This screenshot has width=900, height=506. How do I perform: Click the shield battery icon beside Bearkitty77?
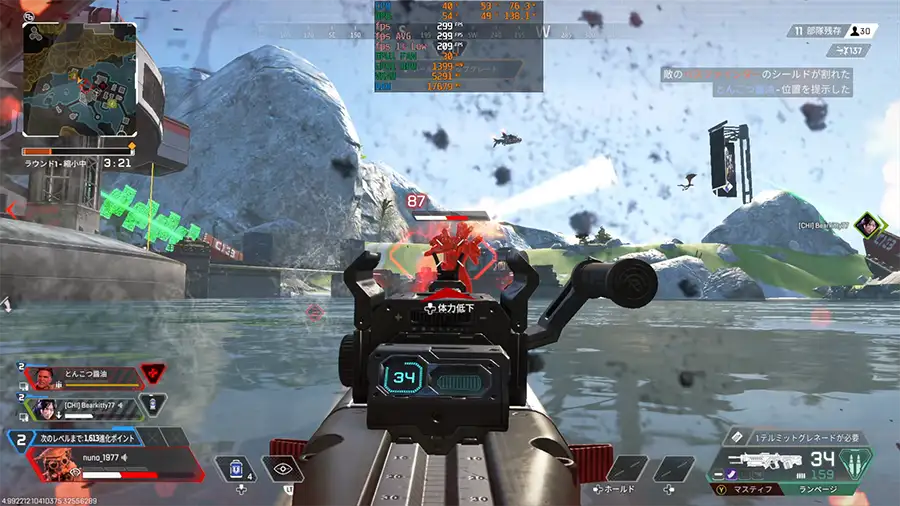pos(152,404)
